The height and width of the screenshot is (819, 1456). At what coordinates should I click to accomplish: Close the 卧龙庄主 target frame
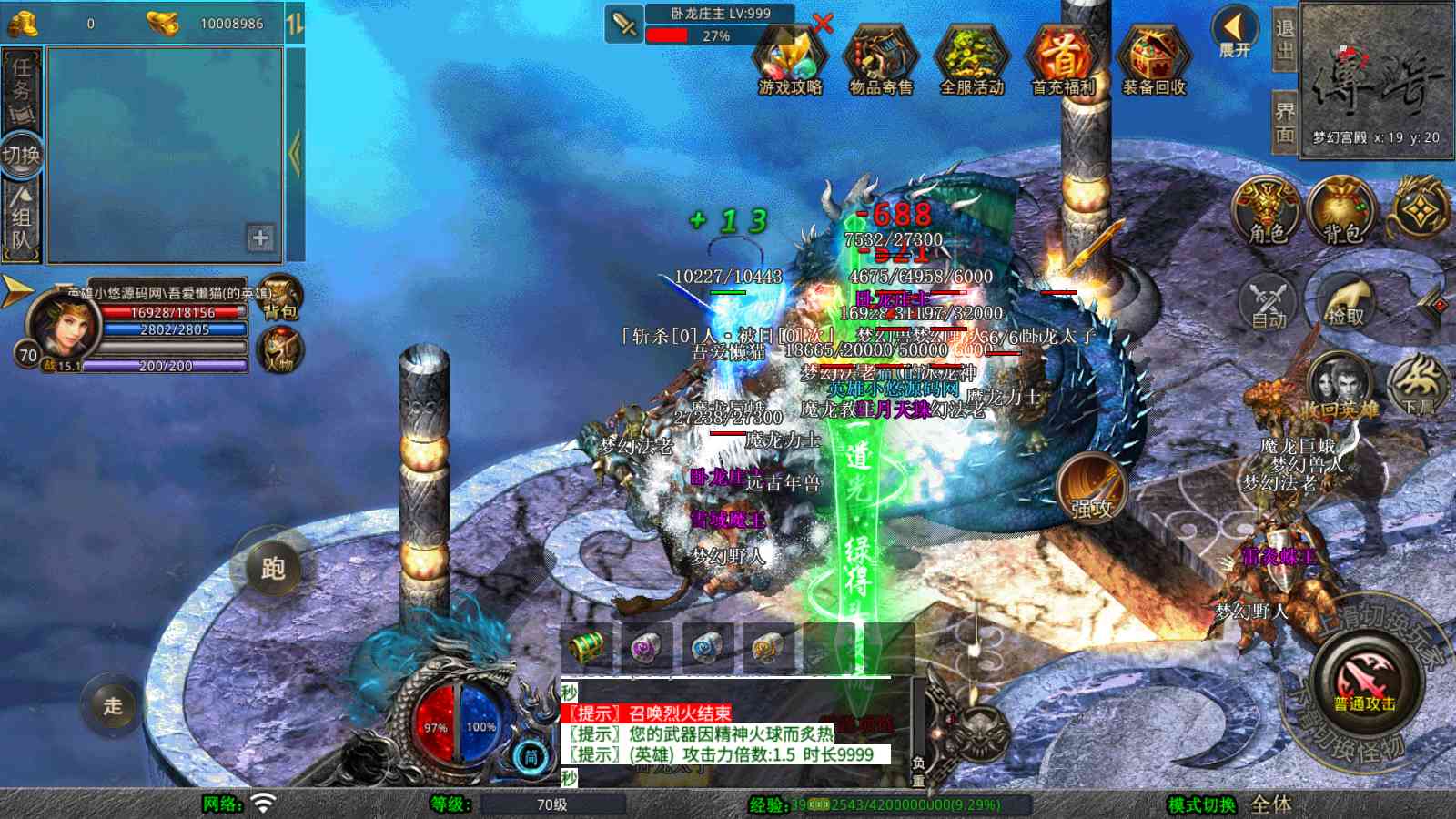click(x=823, y=24)
